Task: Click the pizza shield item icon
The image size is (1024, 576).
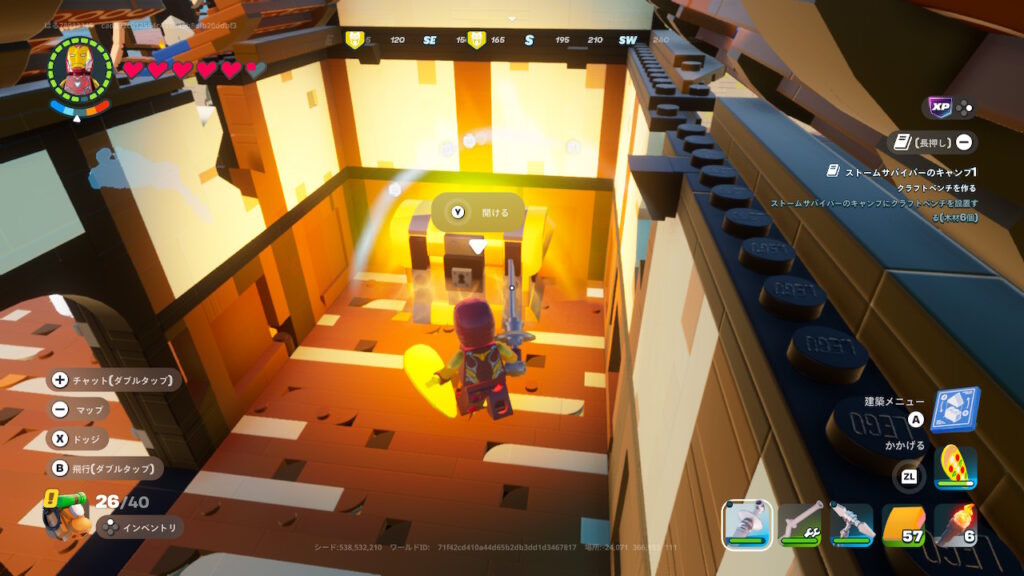Action: click(955, 466)
